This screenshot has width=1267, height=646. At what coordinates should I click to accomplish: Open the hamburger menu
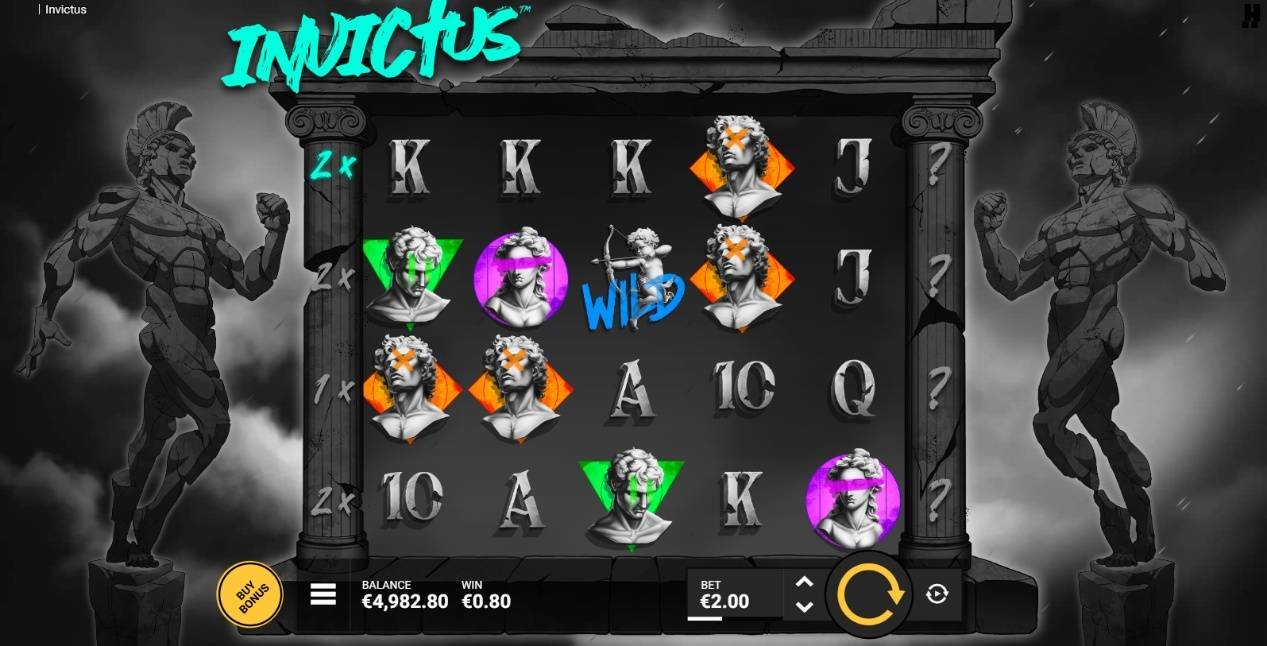(323, 595)
